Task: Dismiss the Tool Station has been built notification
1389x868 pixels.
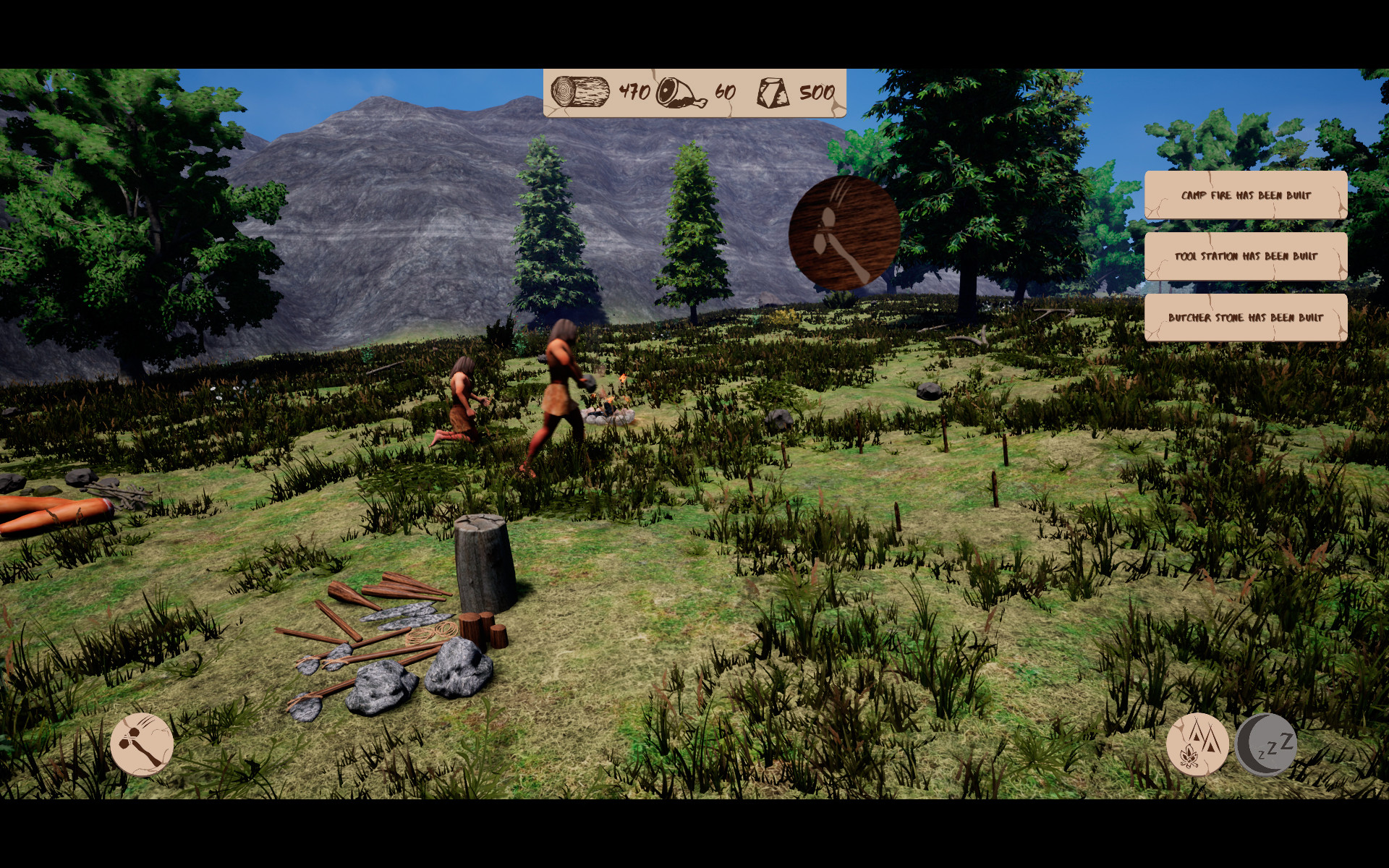Action: (x=1246, y=256)
